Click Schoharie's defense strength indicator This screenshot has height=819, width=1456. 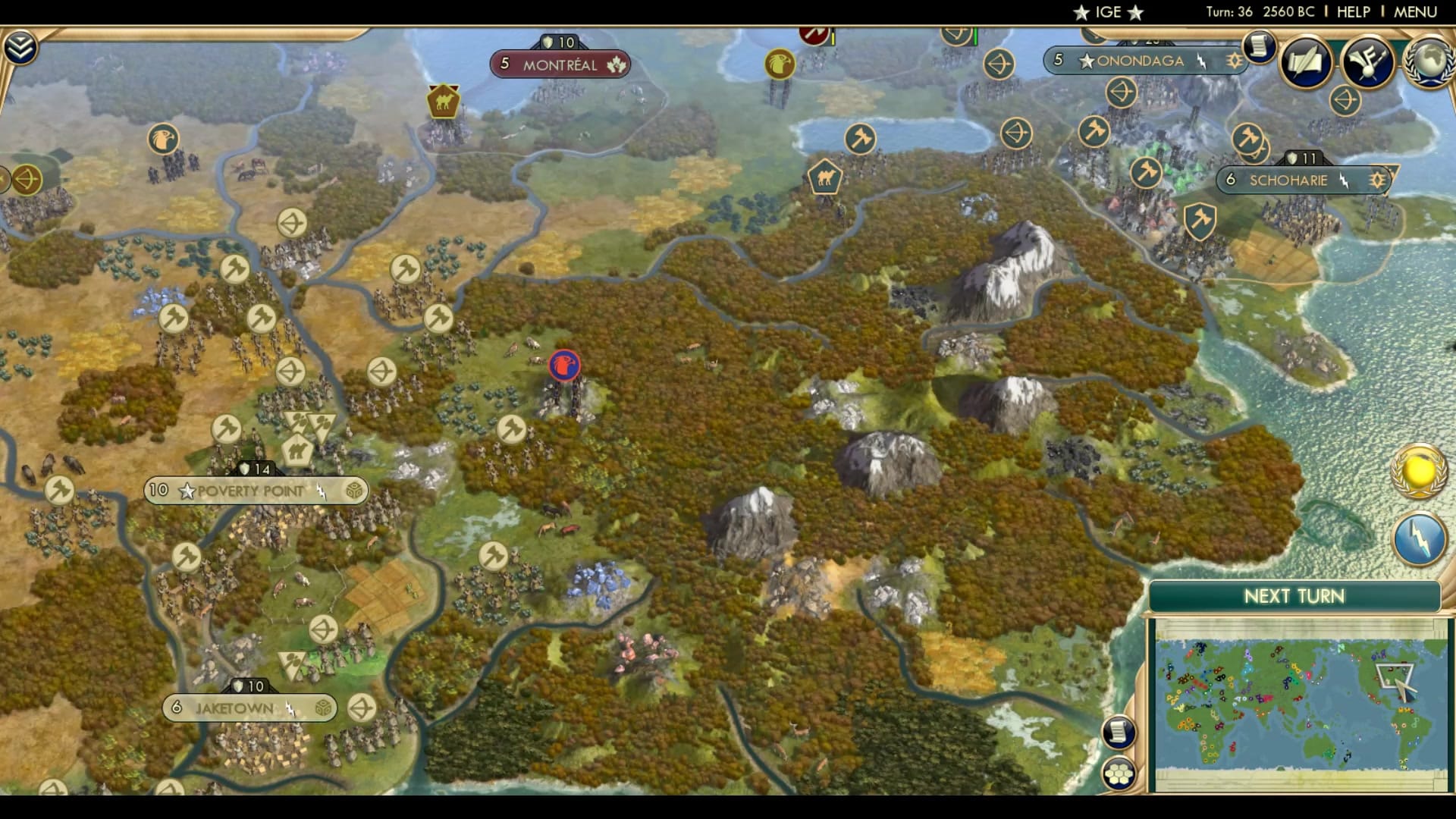pyautogui.click(x=1303, y=158)
